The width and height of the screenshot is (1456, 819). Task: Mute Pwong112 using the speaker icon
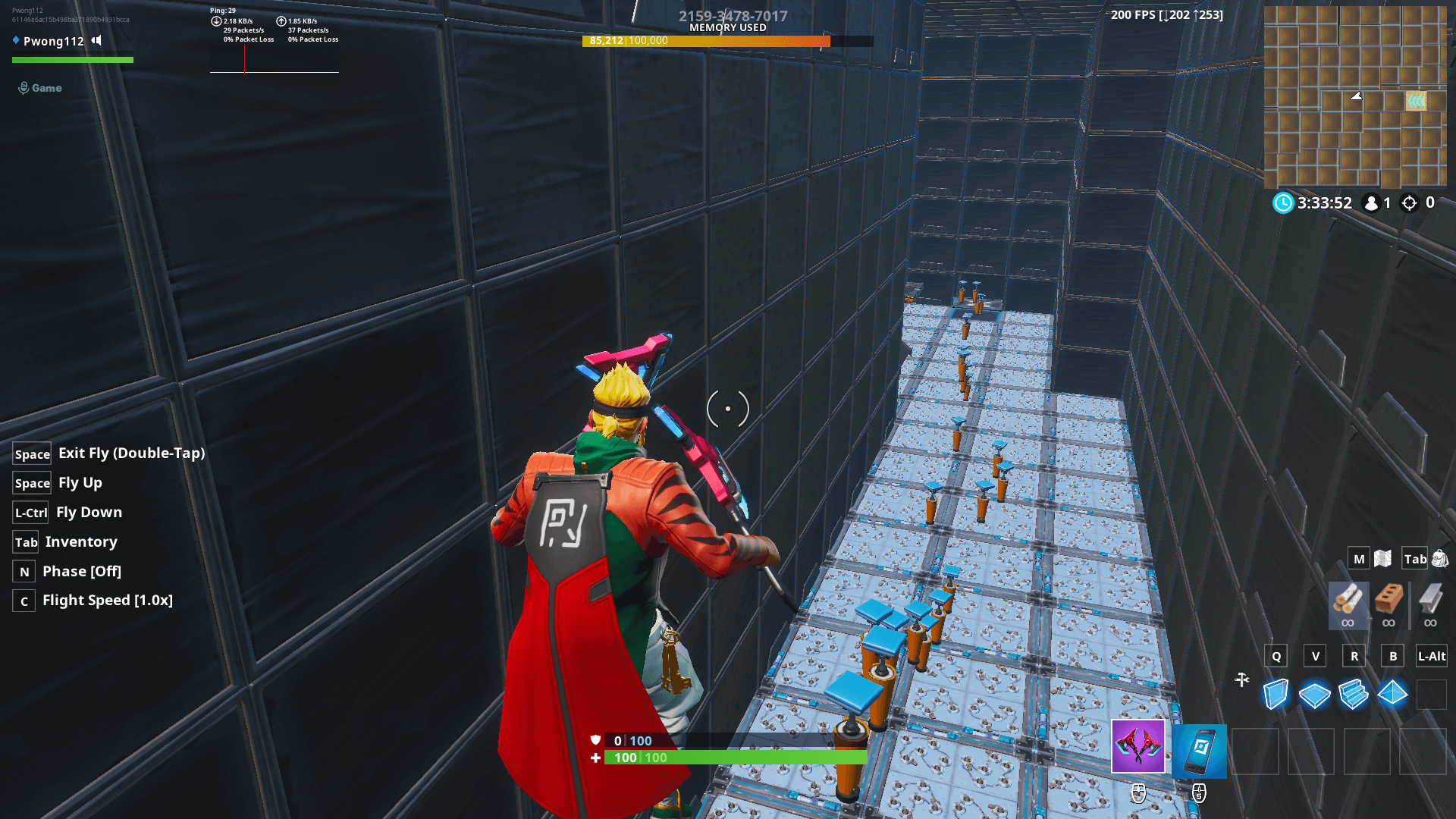pos(96,41)
